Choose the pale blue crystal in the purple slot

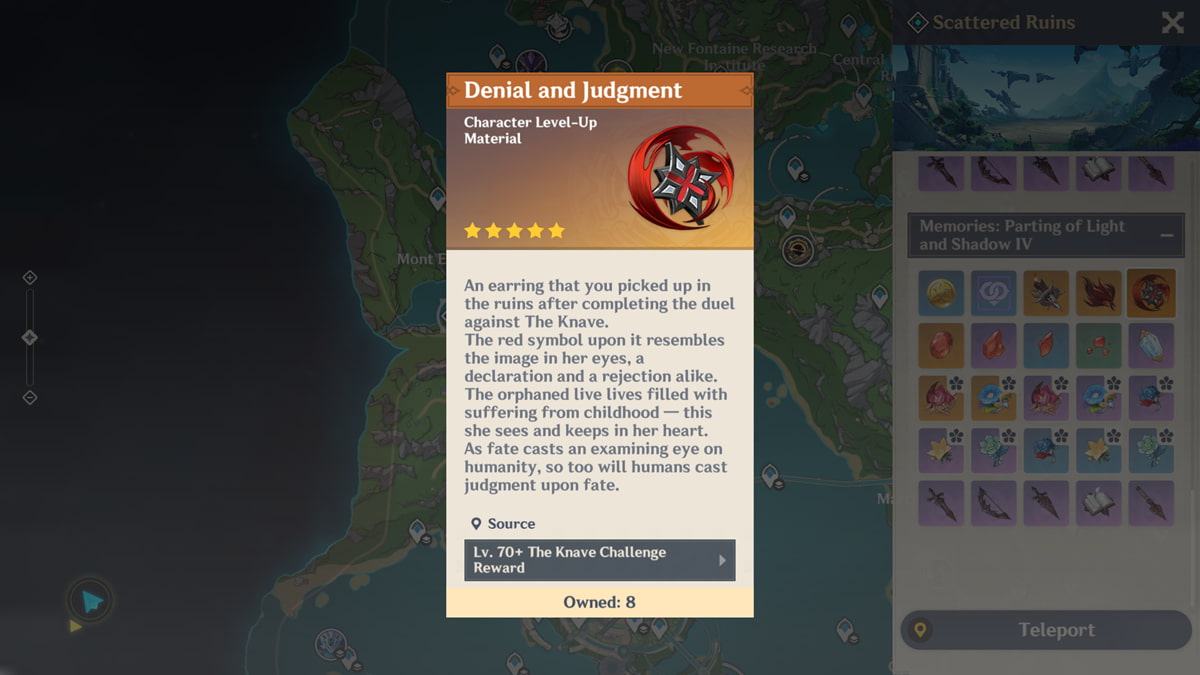point(1150,346)
